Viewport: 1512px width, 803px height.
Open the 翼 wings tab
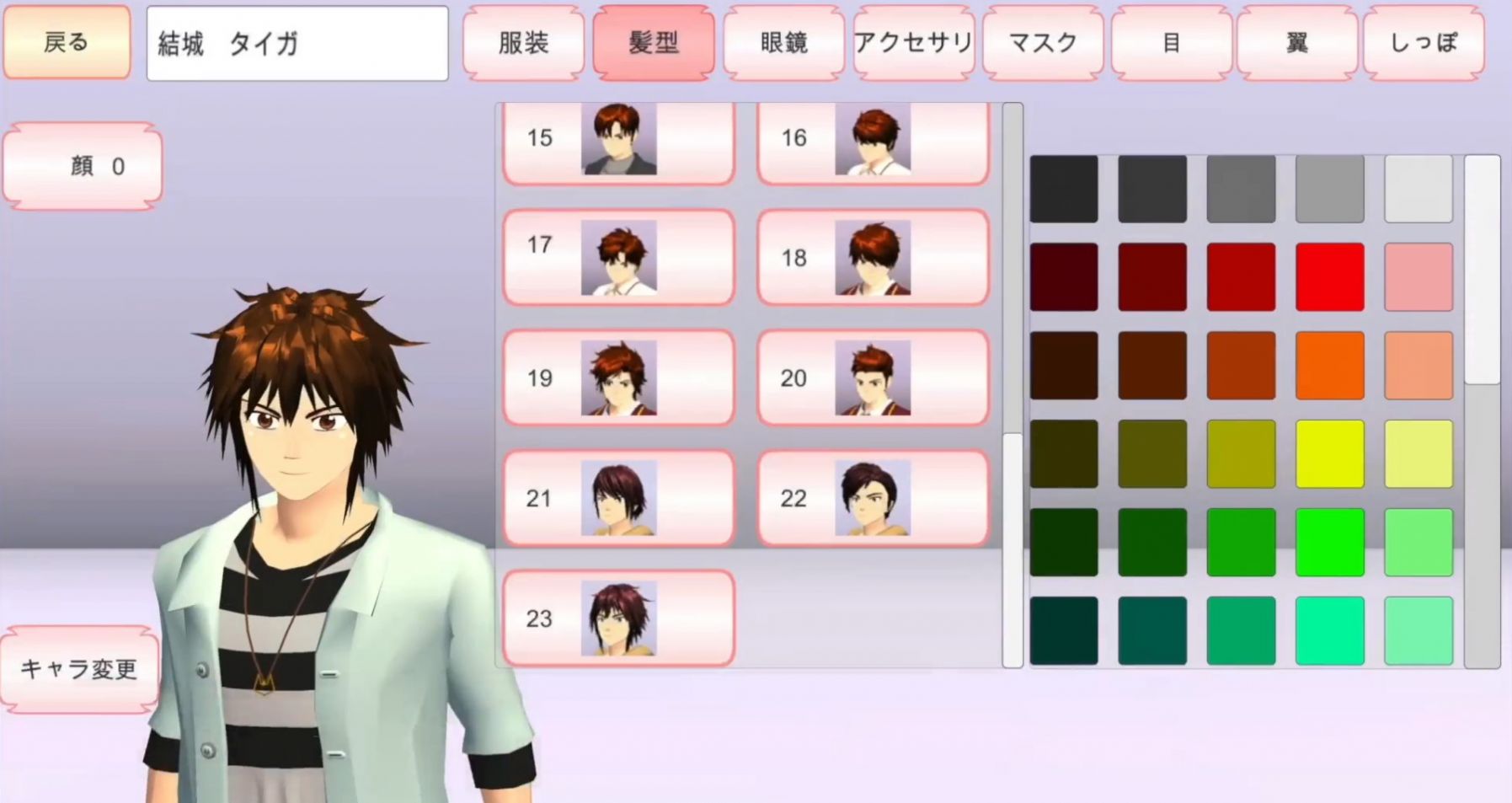[1297, 43]
